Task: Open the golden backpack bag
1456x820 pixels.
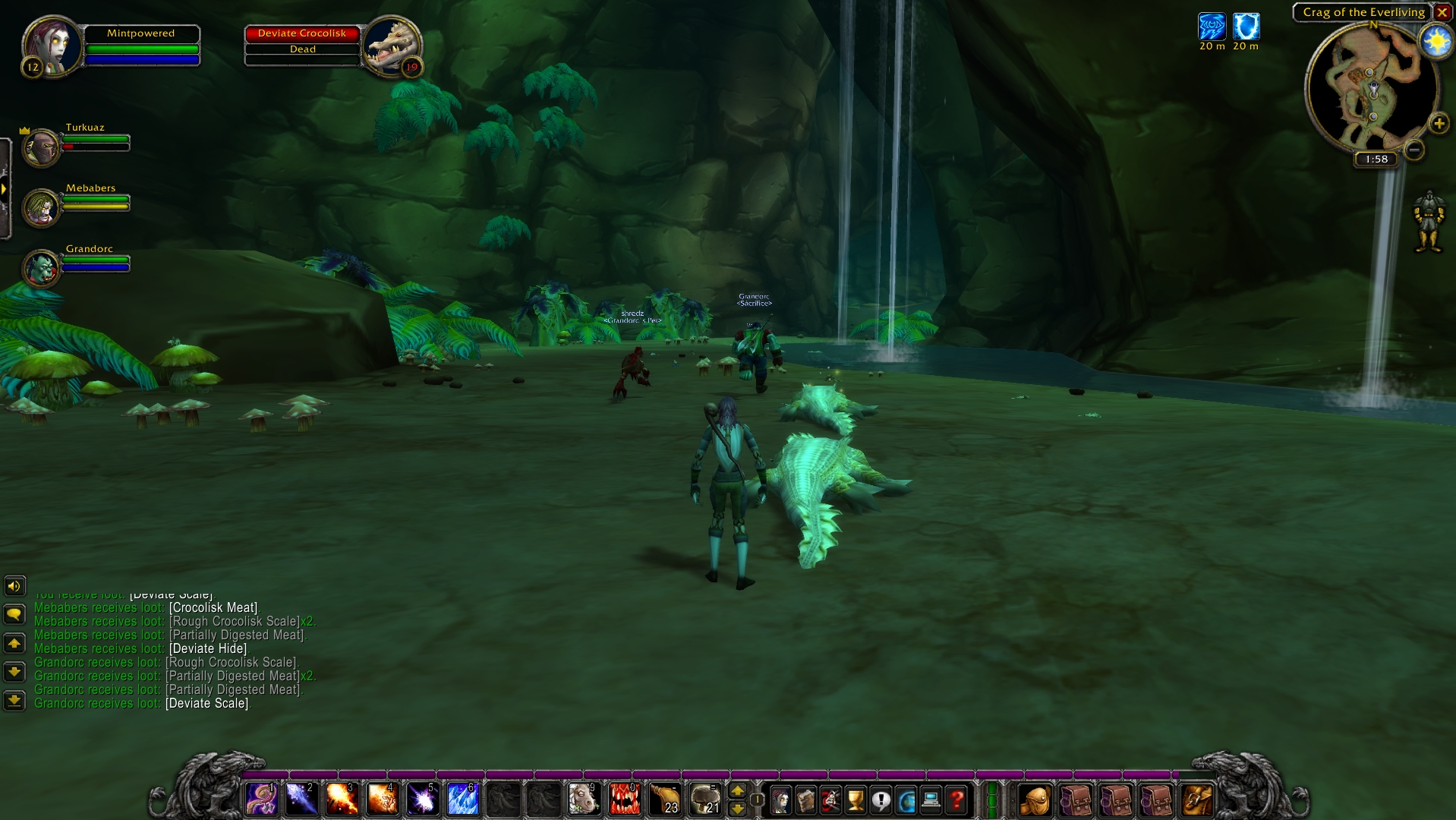Action: tap(1035, 799)
